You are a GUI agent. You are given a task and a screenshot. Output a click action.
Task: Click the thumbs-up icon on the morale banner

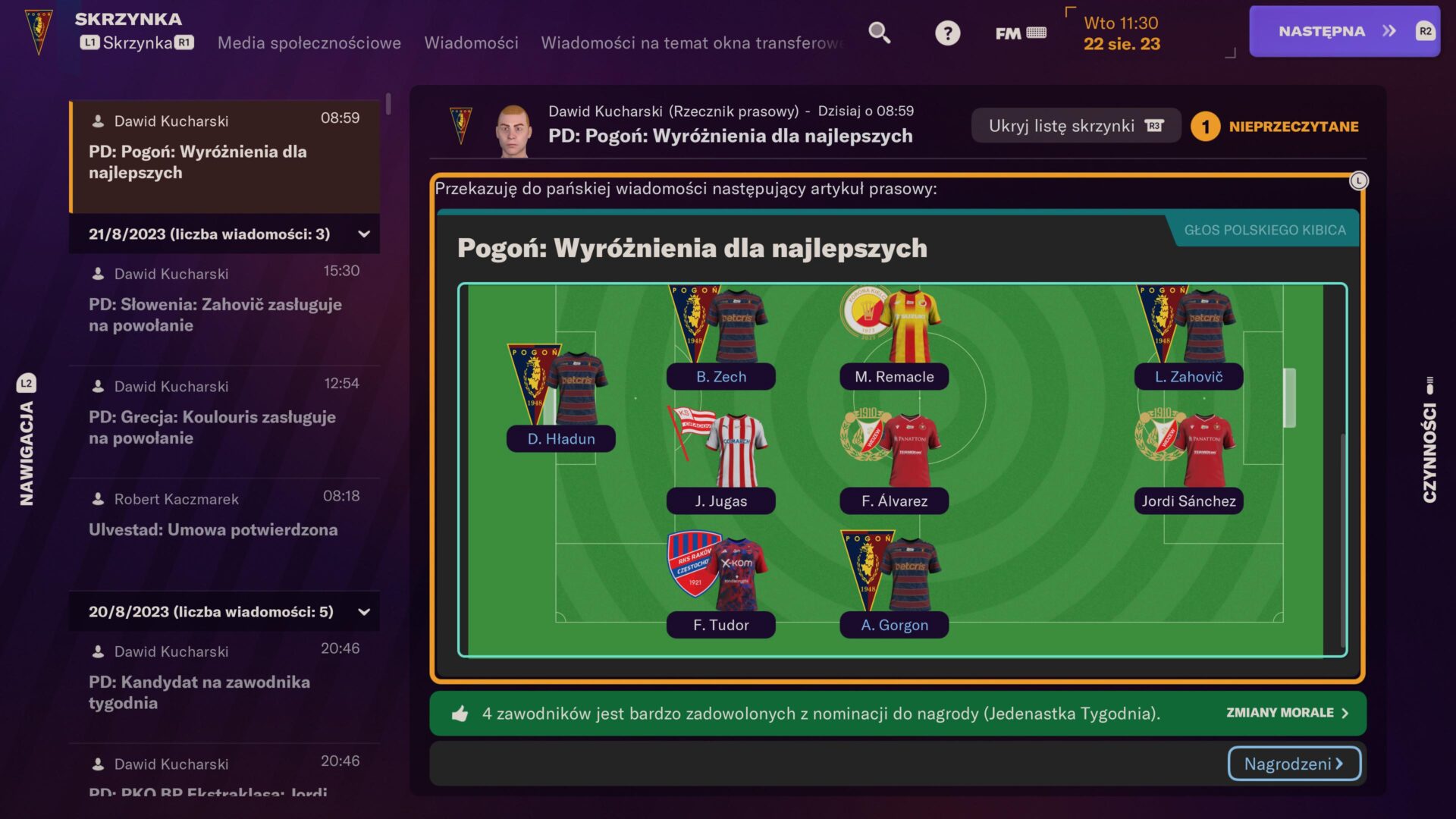(460, 713)
